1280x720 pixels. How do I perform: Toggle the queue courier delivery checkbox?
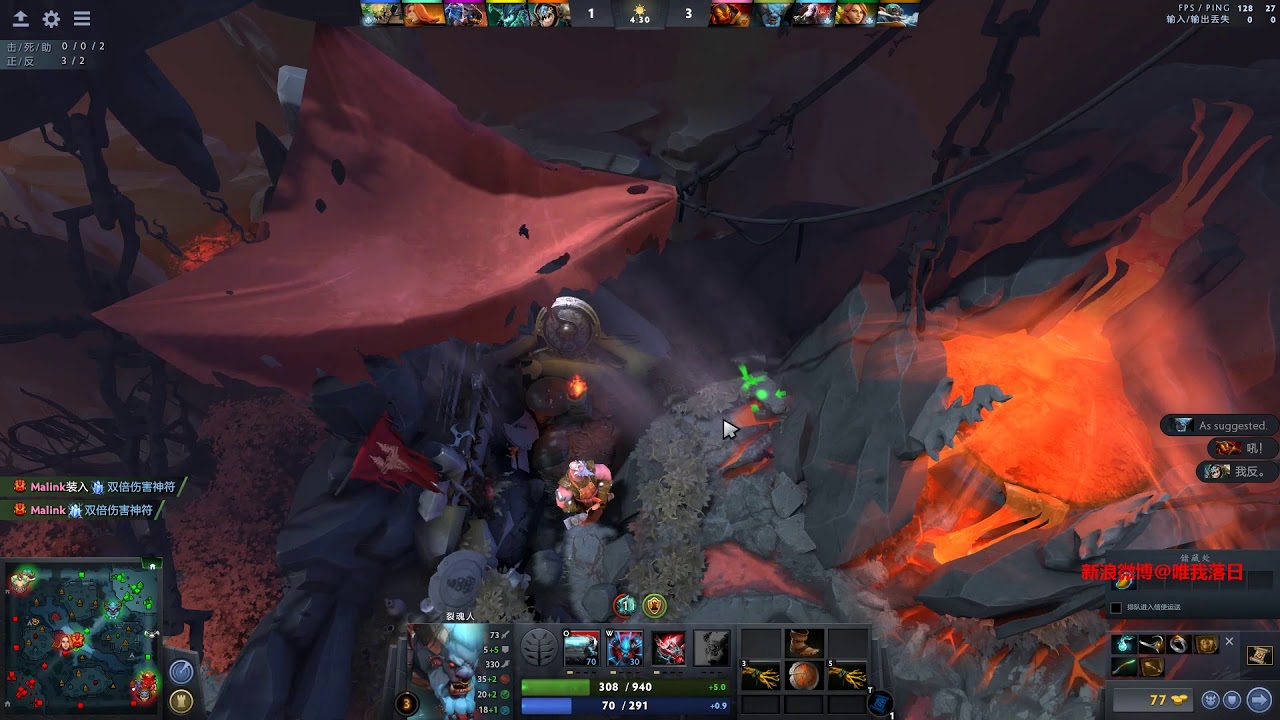coord(1116,607)
